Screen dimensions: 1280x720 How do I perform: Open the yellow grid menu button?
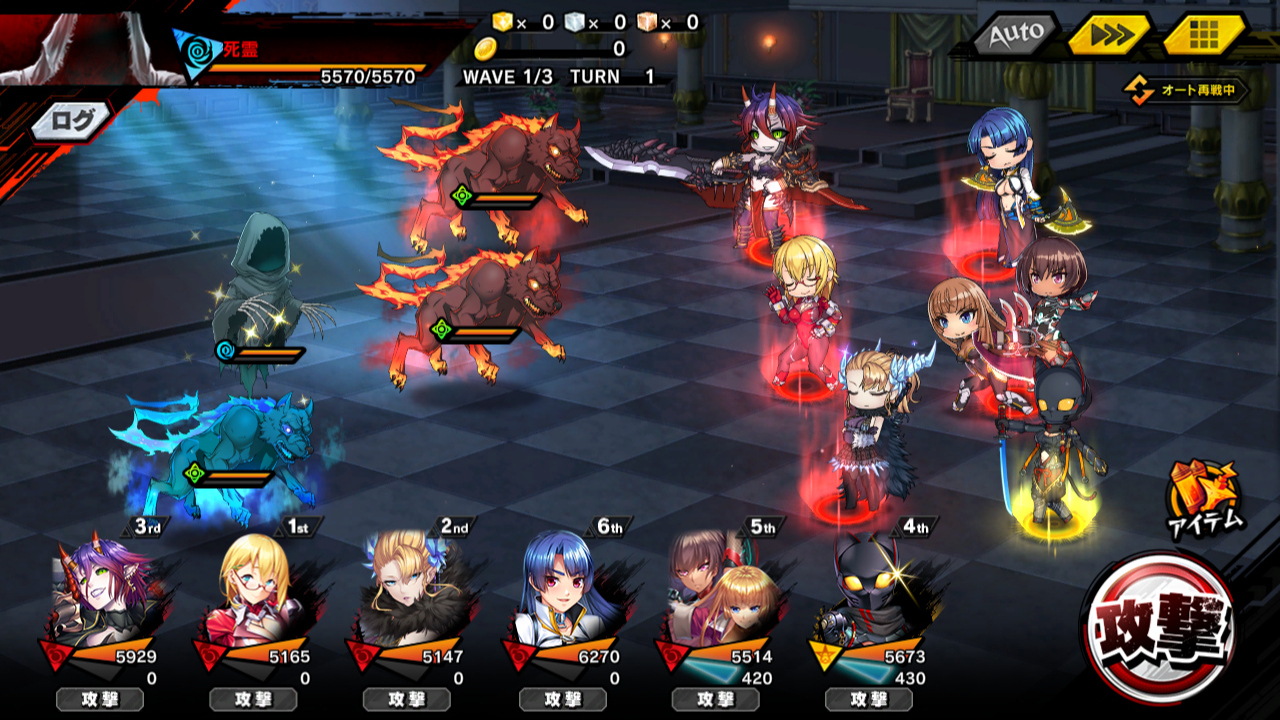(1202, 36)
